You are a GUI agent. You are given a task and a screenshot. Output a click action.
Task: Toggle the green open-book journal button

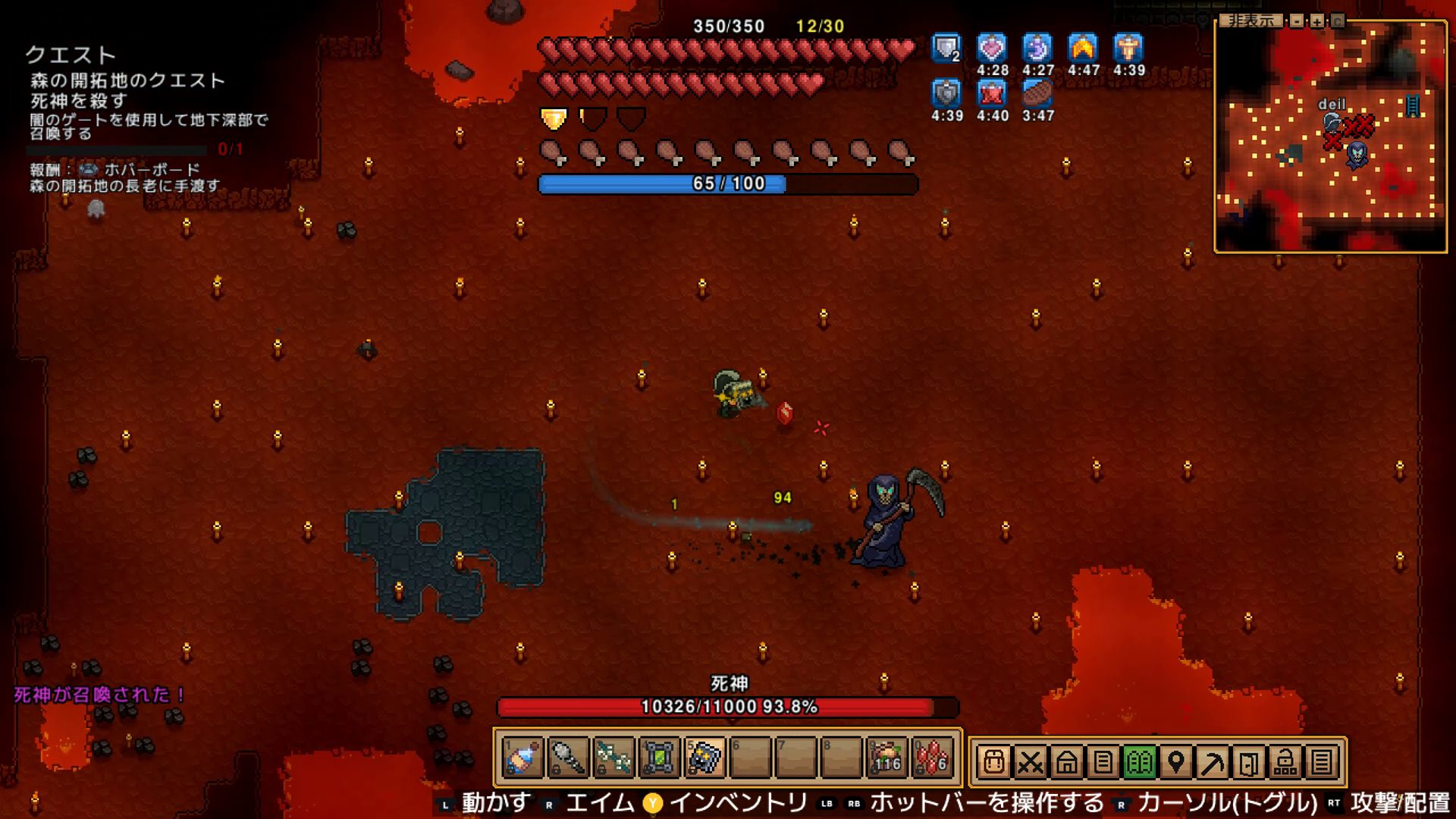[x=1139, y=761]
